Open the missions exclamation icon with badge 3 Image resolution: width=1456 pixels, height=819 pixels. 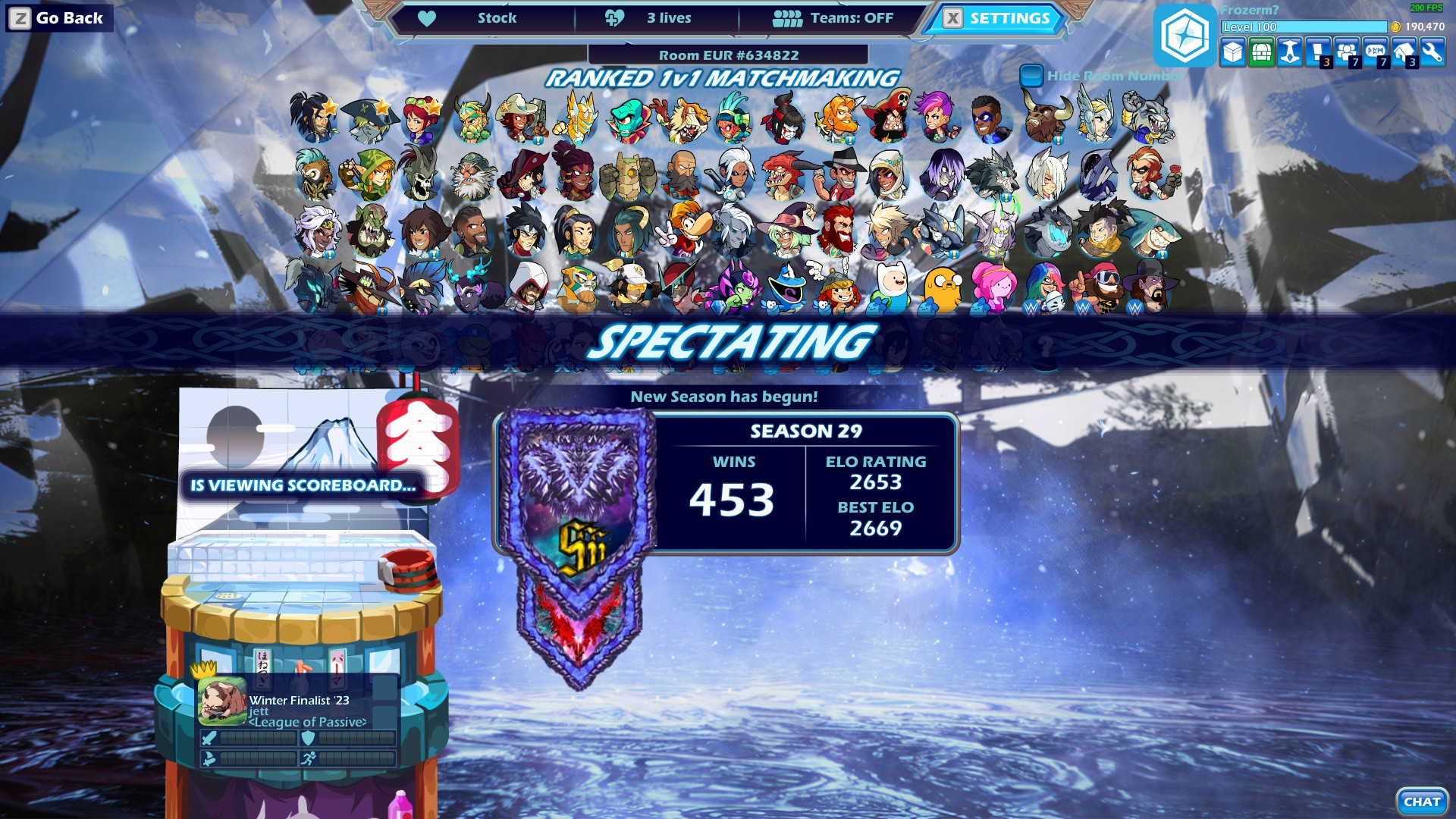(x=1317, y=53)
